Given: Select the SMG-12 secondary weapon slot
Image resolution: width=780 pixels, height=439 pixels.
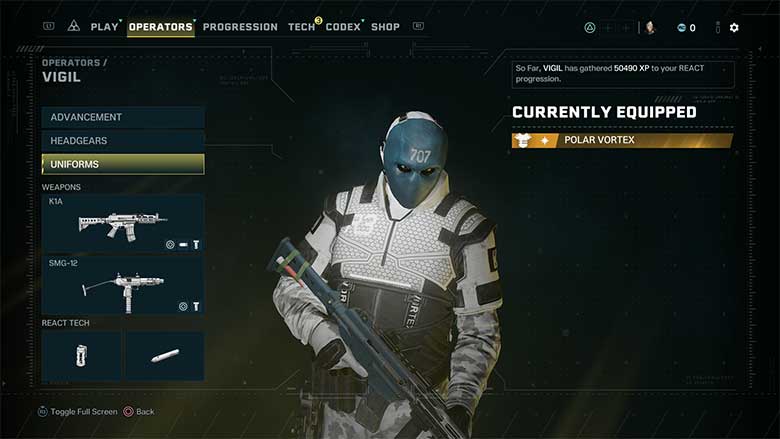Looking at the screenshot, I should [x=123, y=285].
